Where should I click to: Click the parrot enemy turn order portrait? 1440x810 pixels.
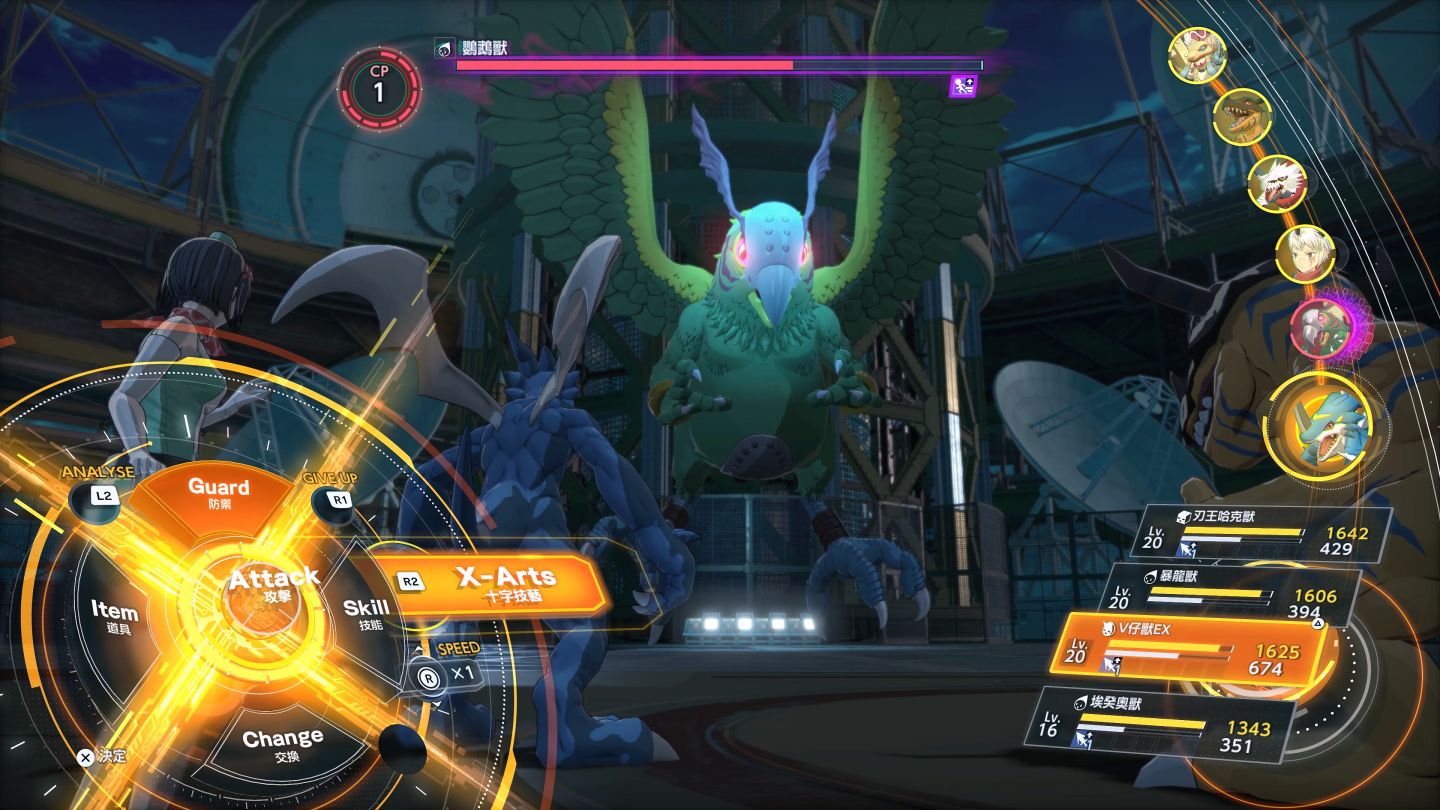[x=1322, y=327]
